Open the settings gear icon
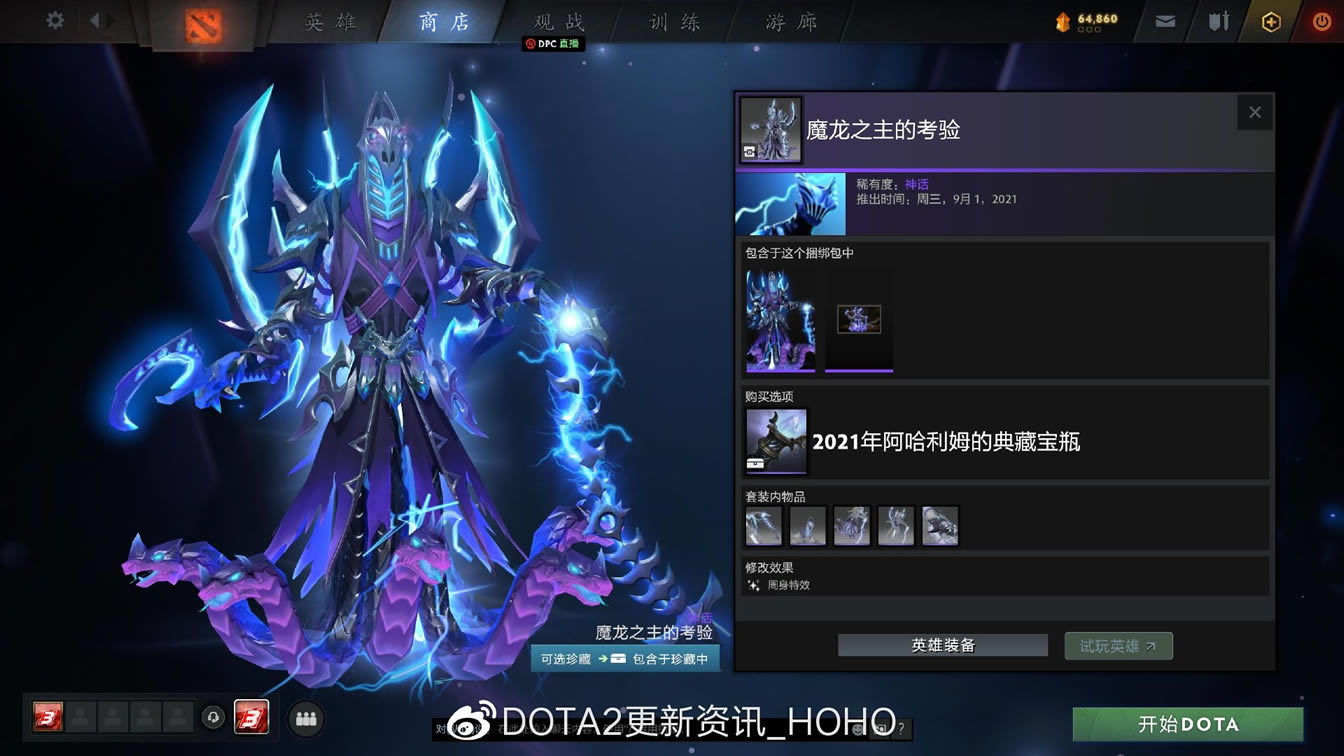Image resolution: width=1344 pixels, height=756 pixels. tap(53, 18)
